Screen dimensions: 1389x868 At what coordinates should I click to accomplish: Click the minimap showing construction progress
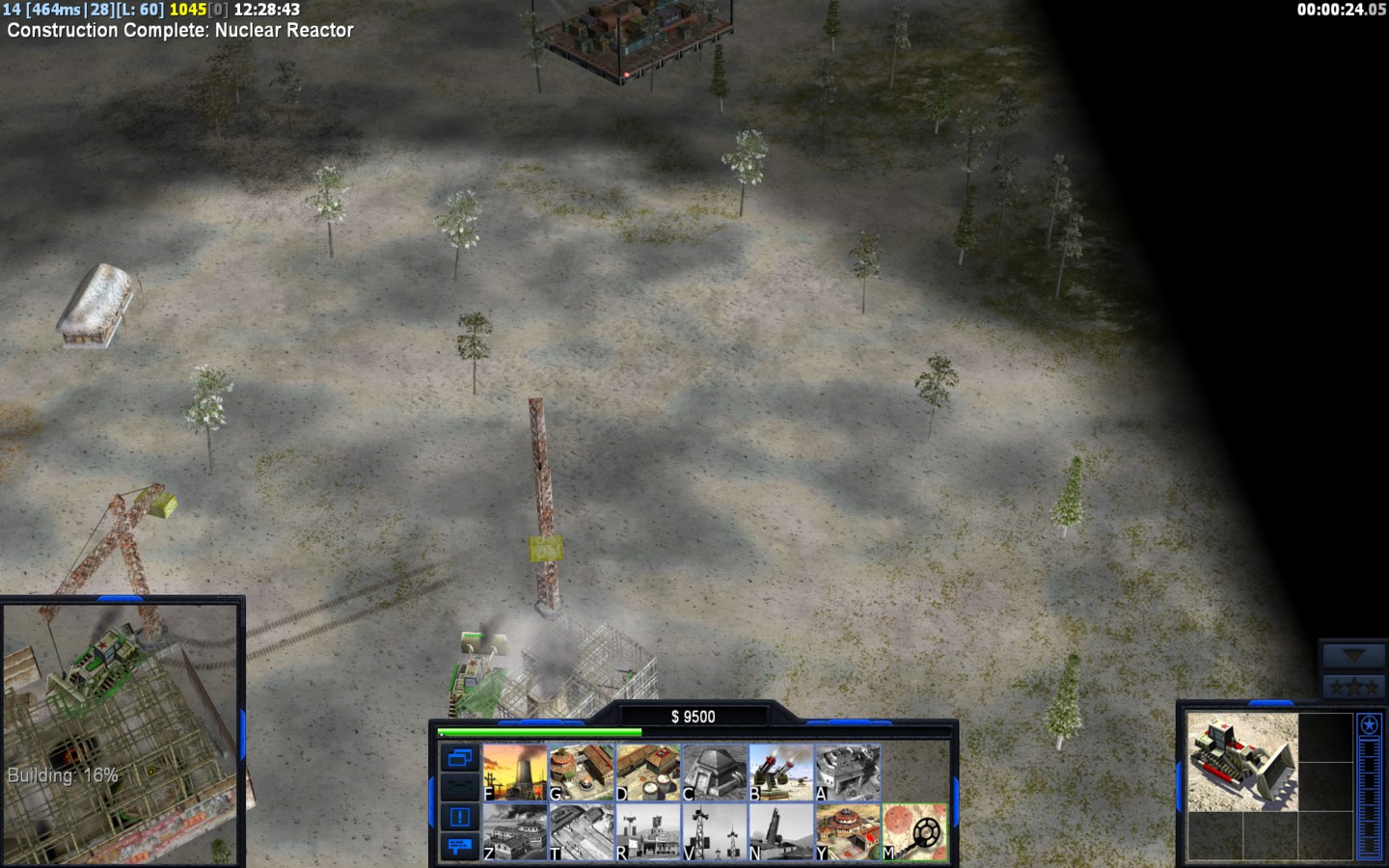[121, 733]
